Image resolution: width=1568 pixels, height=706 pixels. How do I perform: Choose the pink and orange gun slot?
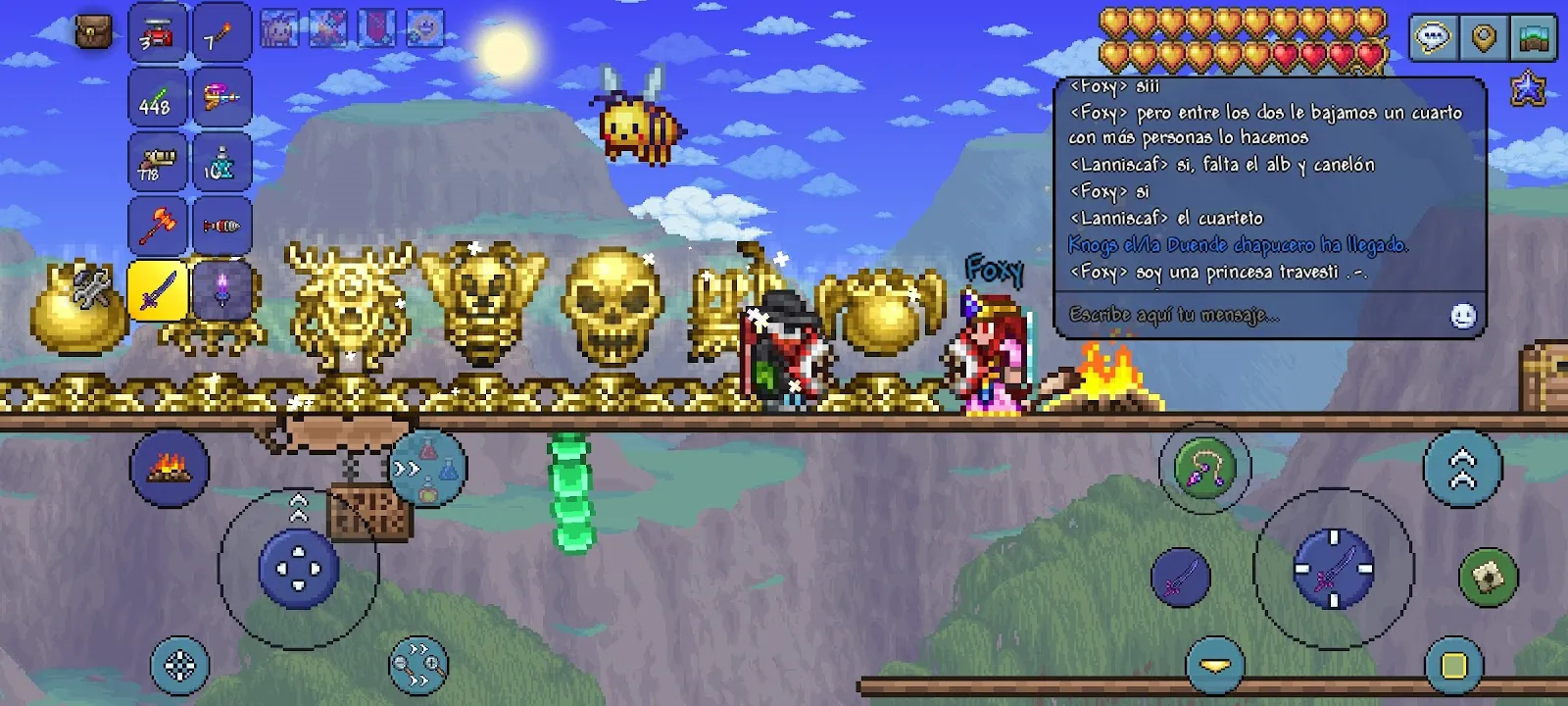point(221,98)
